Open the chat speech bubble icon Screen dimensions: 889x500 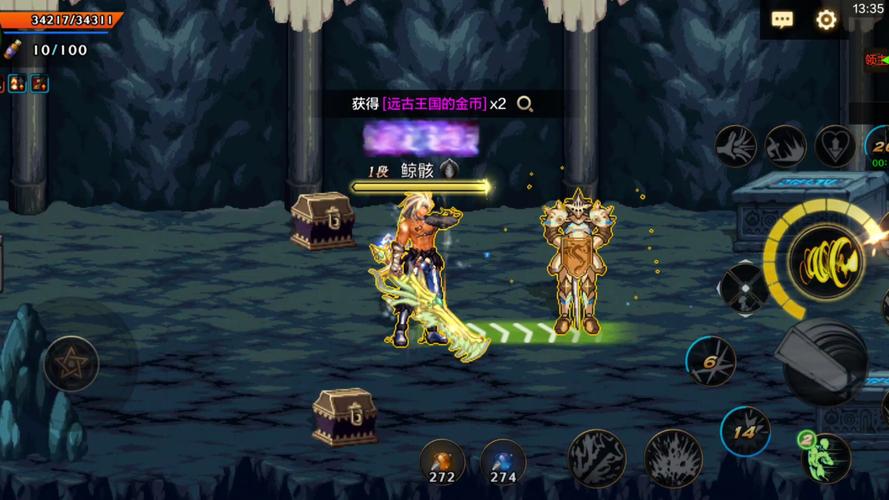coord(782,20)
